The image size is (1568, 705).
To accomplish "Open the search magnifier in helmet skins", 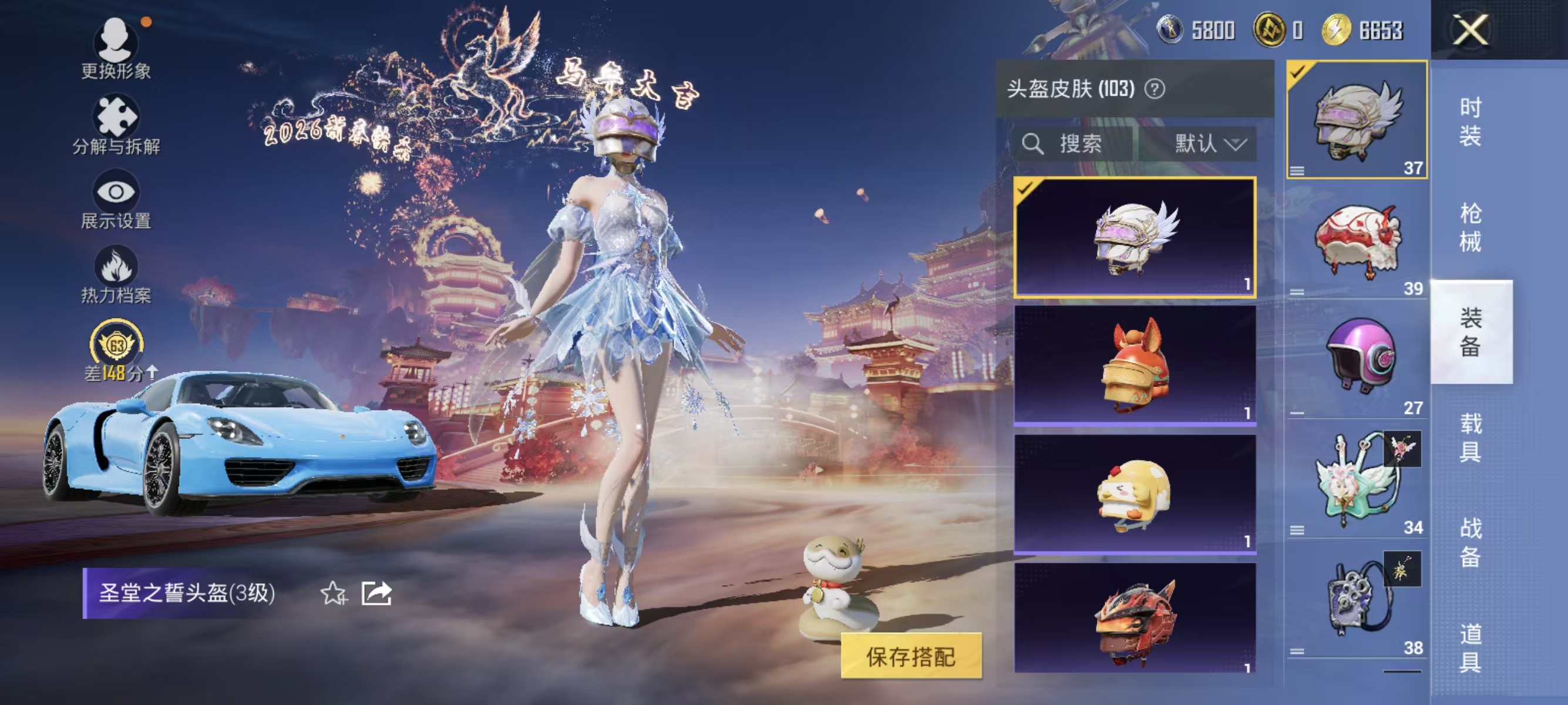I will click(1034, 145).
